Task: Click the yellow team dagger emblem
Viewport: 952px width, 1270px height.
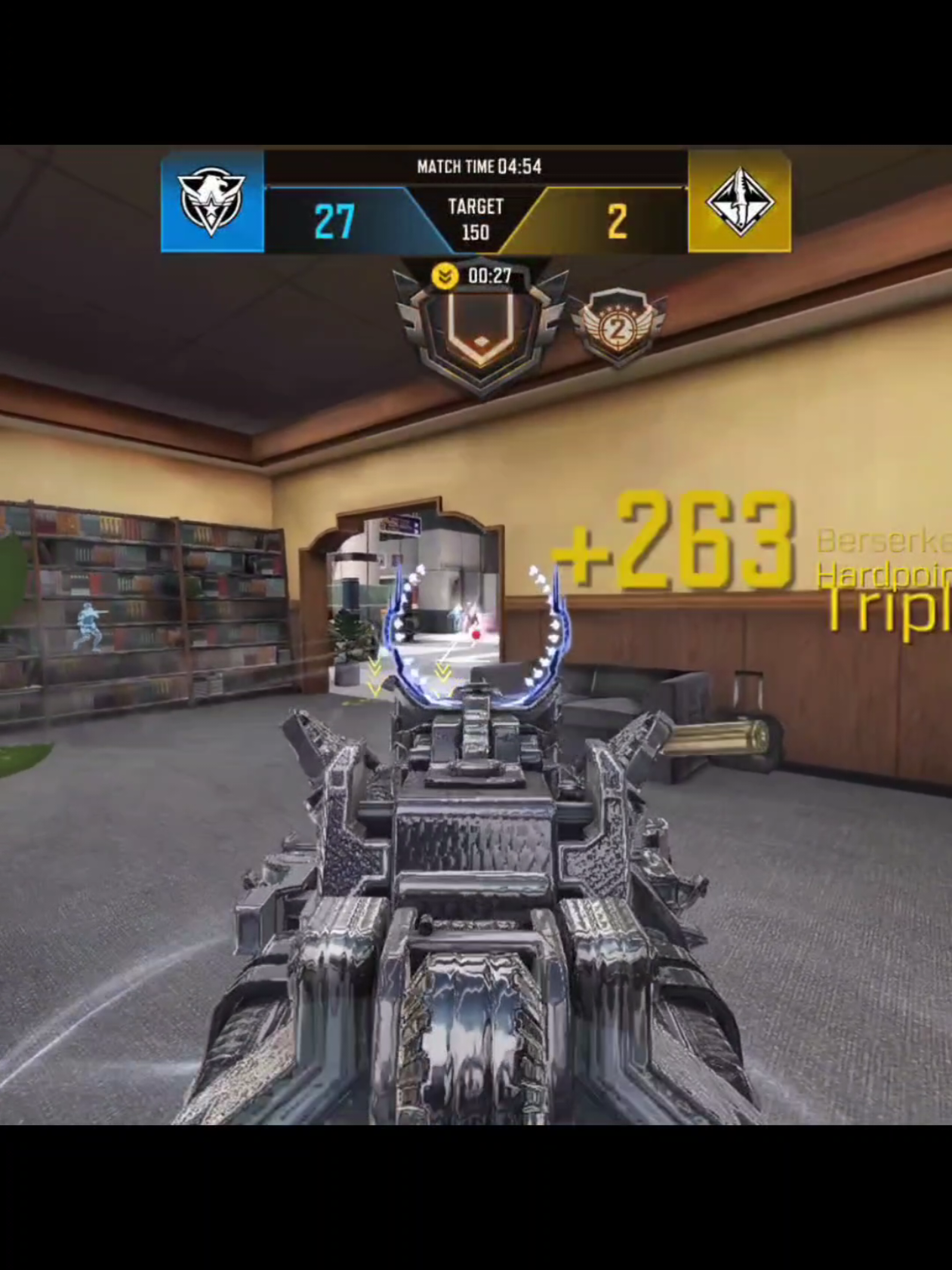Action: pos(739,202)
